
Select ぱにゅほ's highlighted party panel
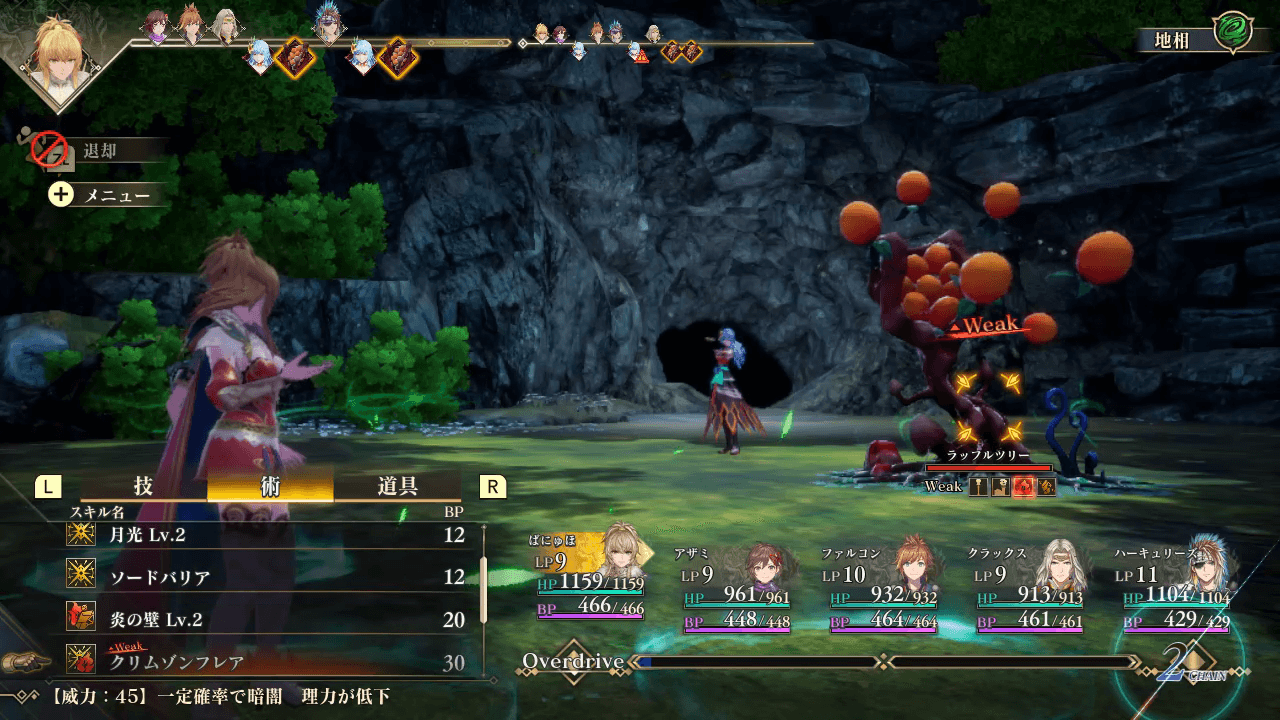[590, 582]
